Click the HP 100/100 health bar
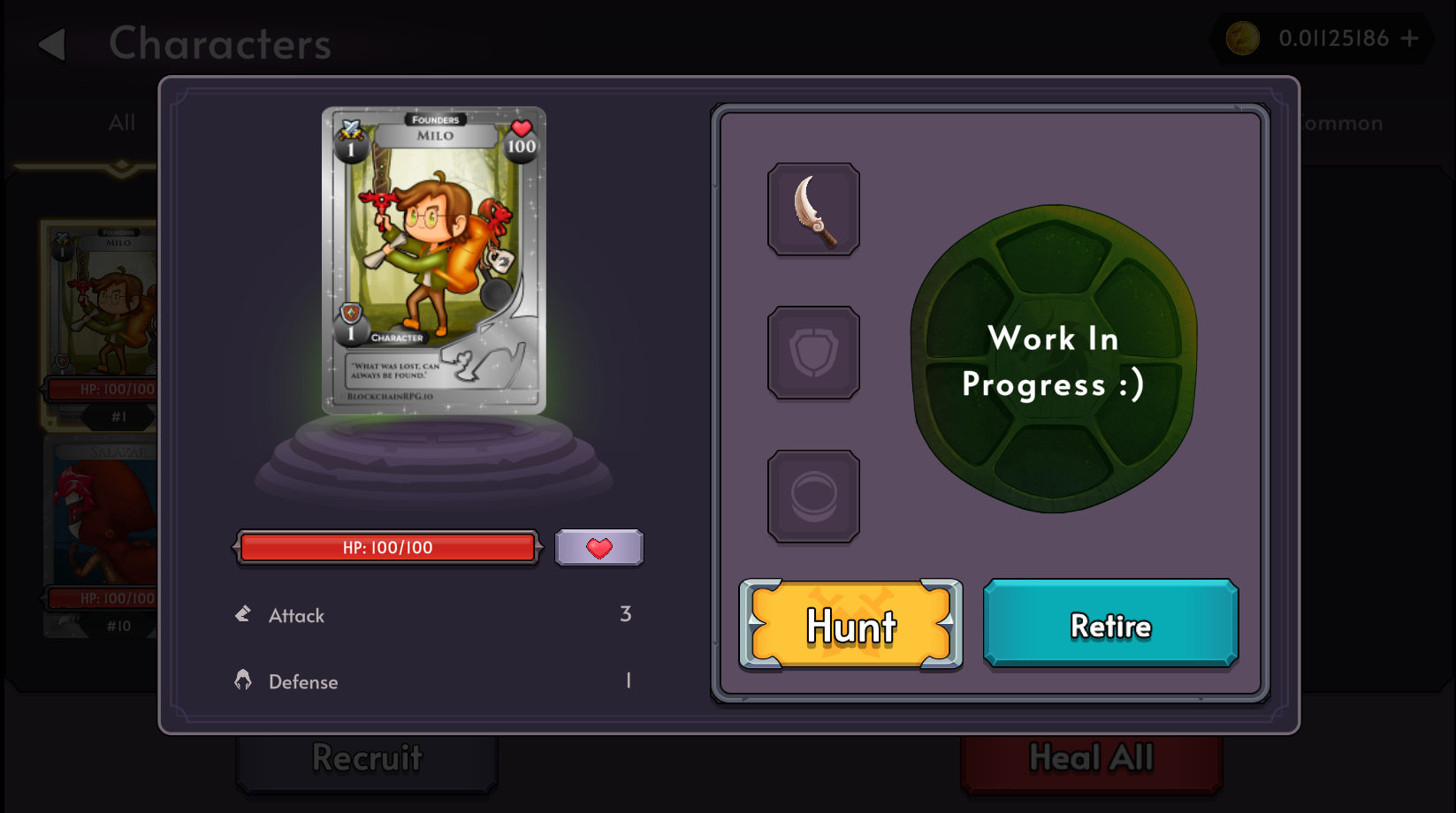Screen dimensions: 1456x813 coord(388,547)
